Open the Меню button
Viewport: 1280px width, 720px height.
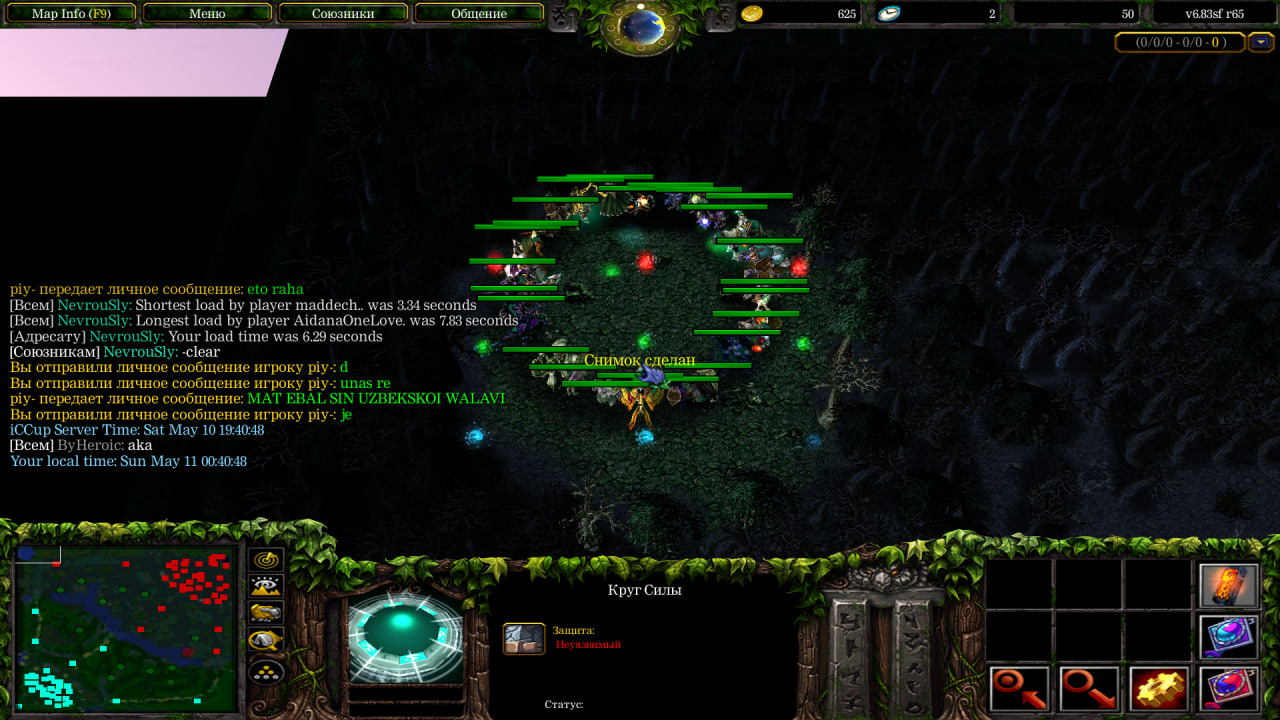point(207,14)
